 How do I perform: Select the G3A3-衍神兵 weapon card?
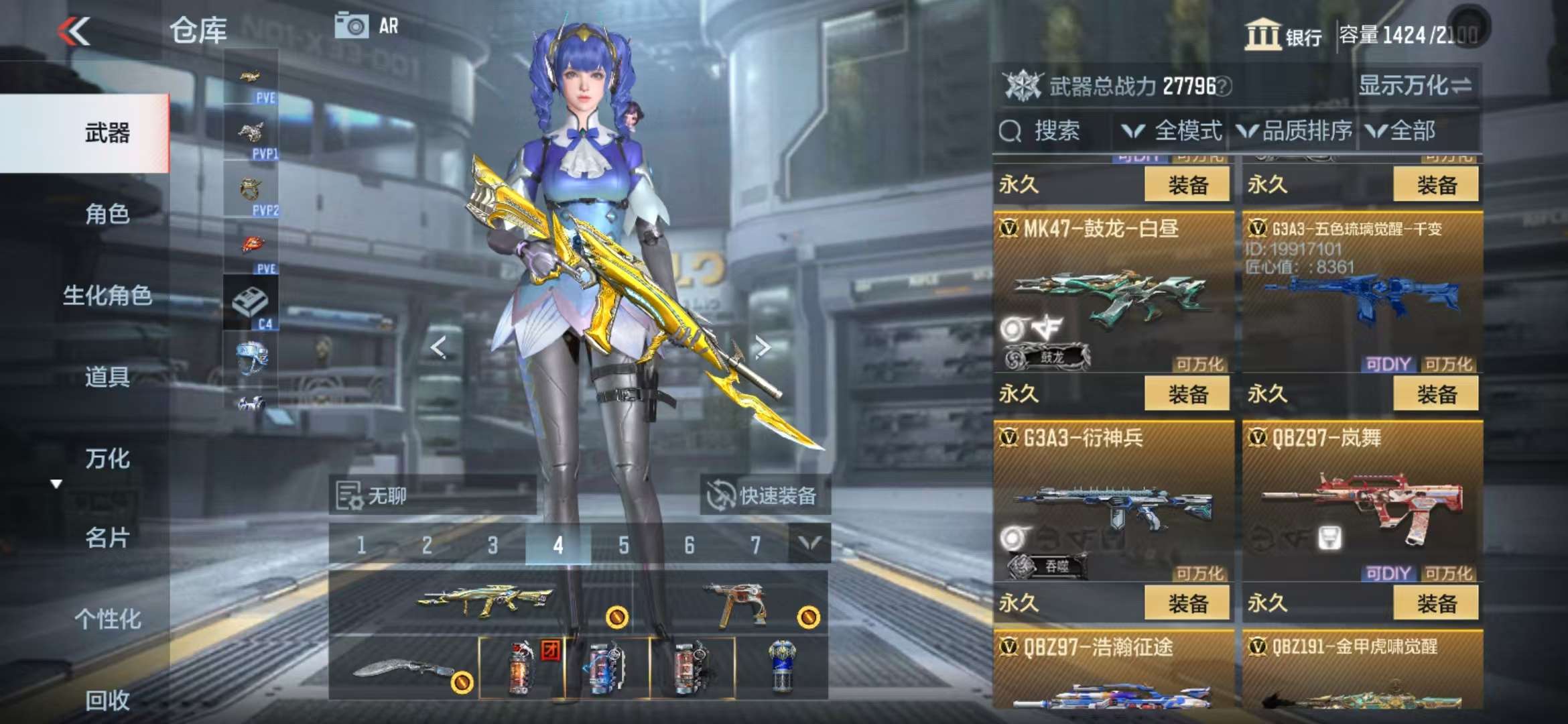pos(1112,503)
